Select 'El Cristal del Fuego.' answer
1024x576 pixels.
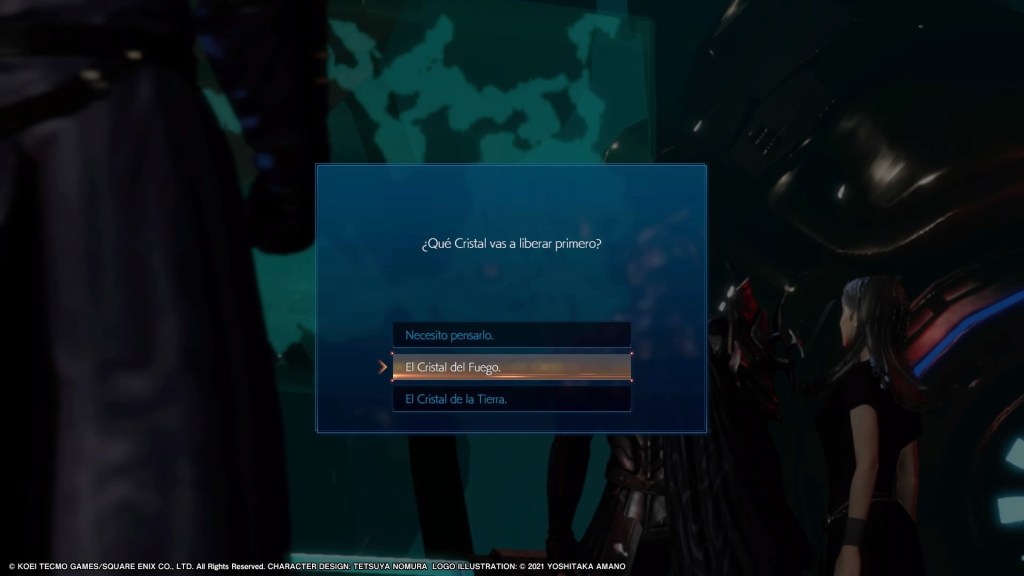pyautogui.click(x=511, y=367)
